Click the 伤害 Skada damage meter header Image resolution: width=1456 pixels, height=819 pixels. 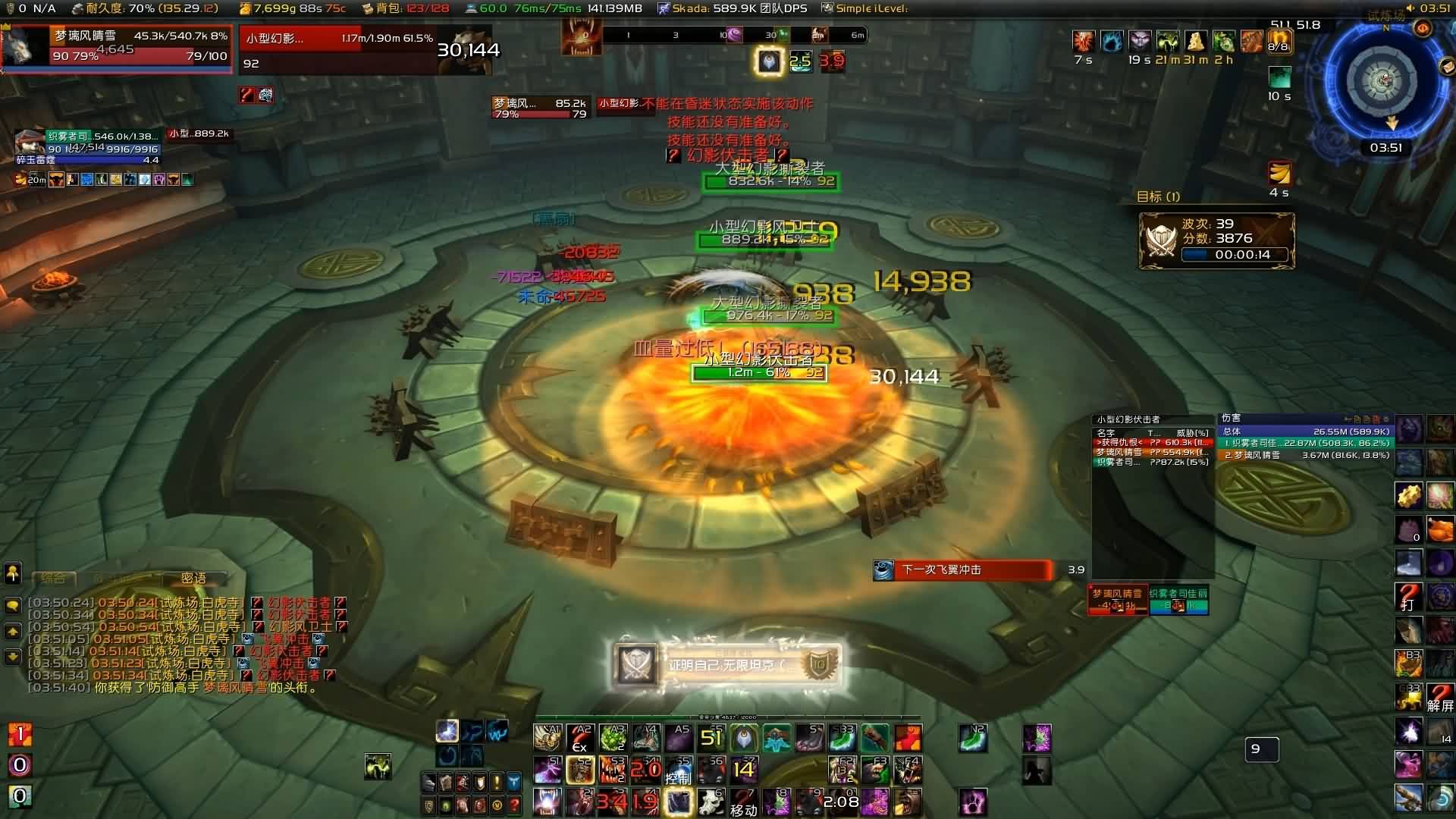[x=1304, y=419]
